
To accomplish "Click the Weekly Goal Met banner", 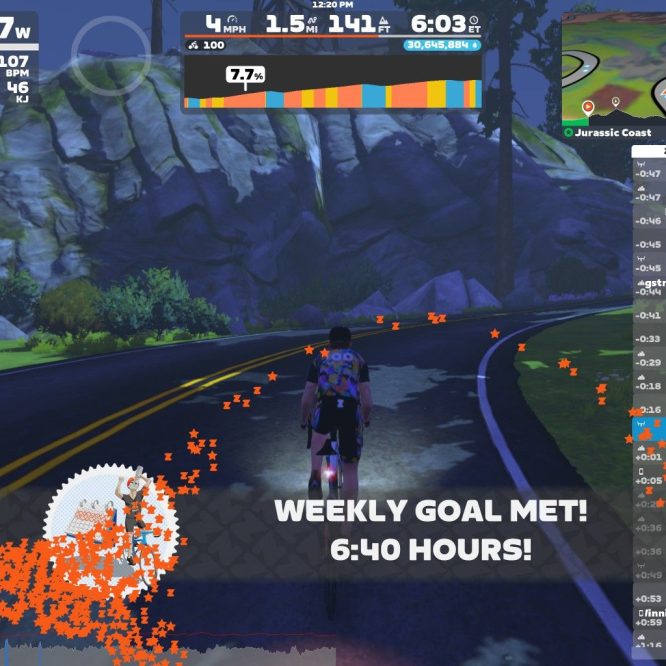I will click(x=430, y=530).
